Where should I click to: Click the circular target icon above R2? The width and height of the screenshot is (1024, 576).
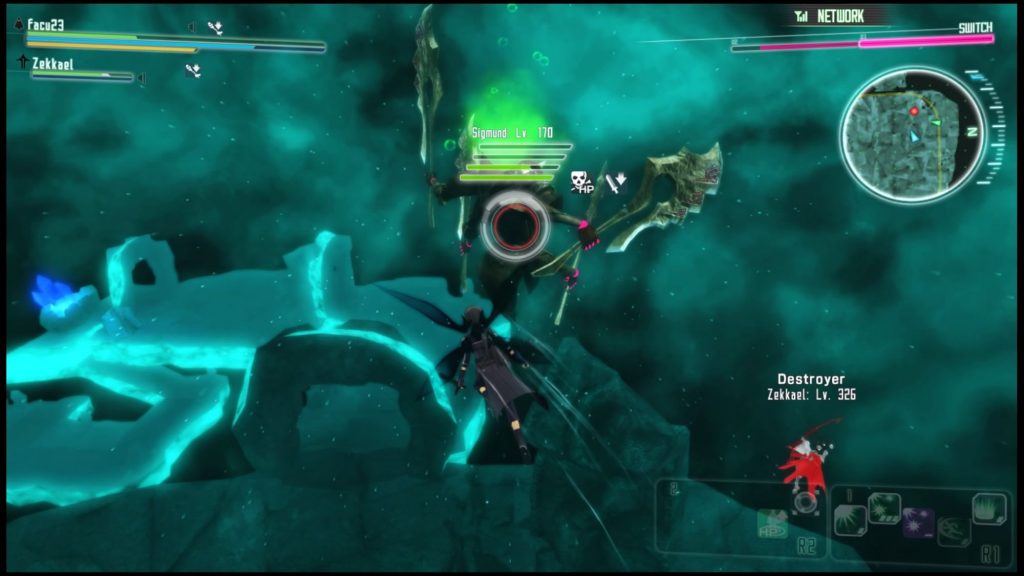click(804, 503)
